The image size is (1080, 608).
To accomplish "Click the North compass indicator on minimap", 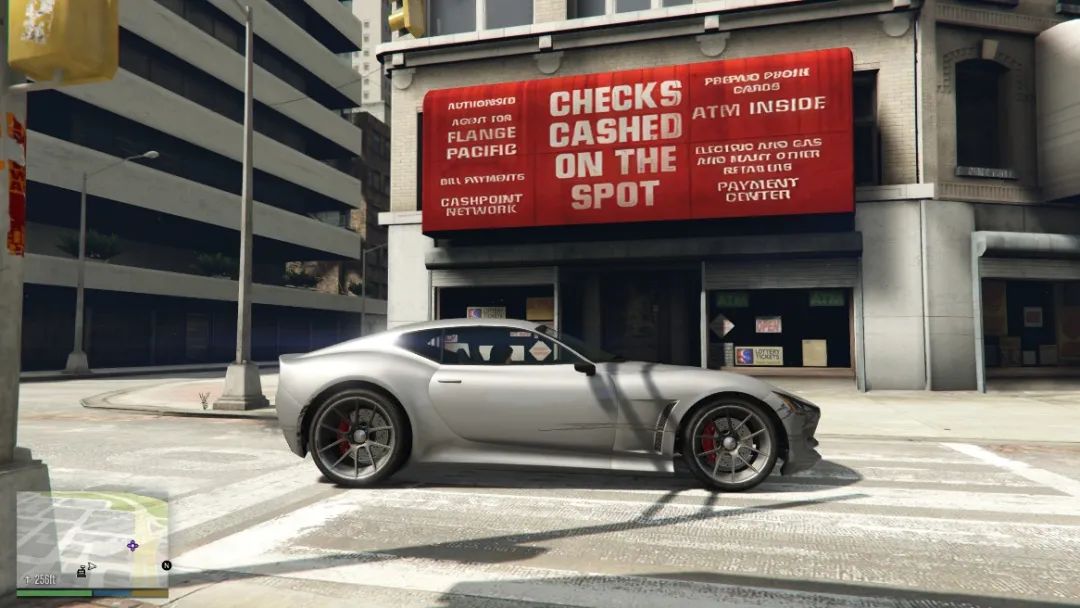I will coord(167,565).
